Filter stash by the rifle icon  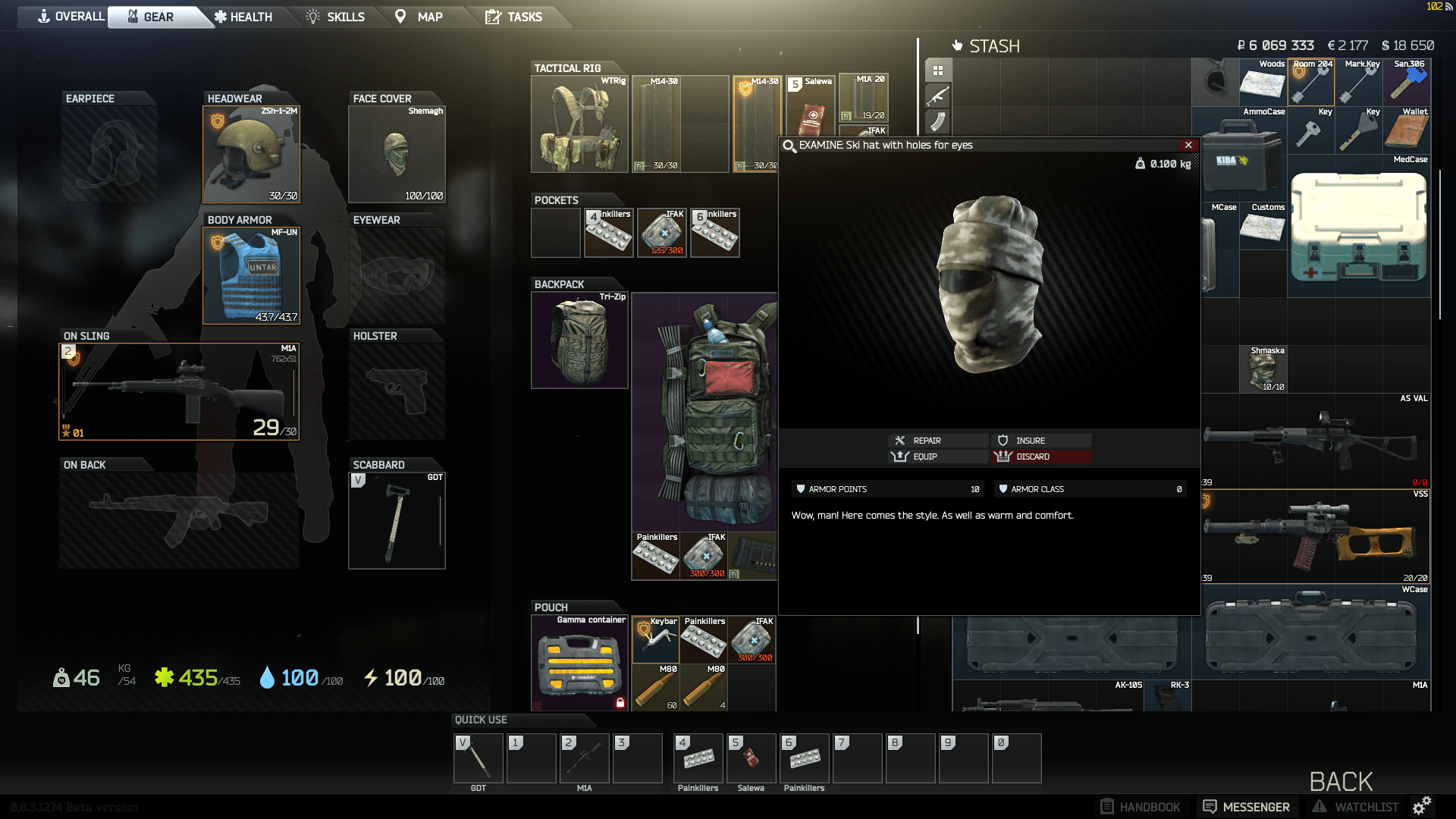point(939,96)
